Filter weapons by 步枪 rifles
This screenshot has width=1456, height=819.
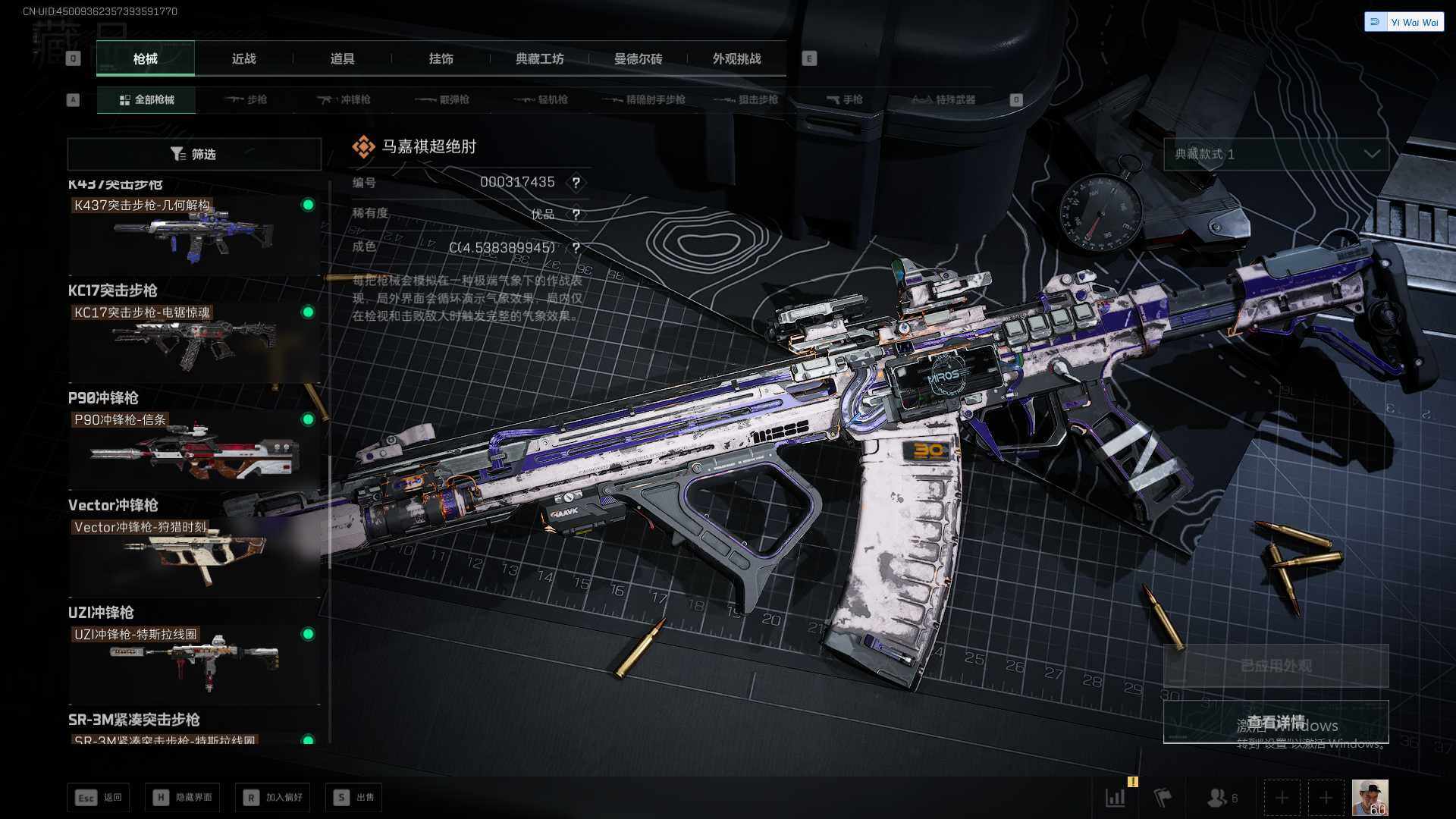pyautogui.click(x=246, y=99)
